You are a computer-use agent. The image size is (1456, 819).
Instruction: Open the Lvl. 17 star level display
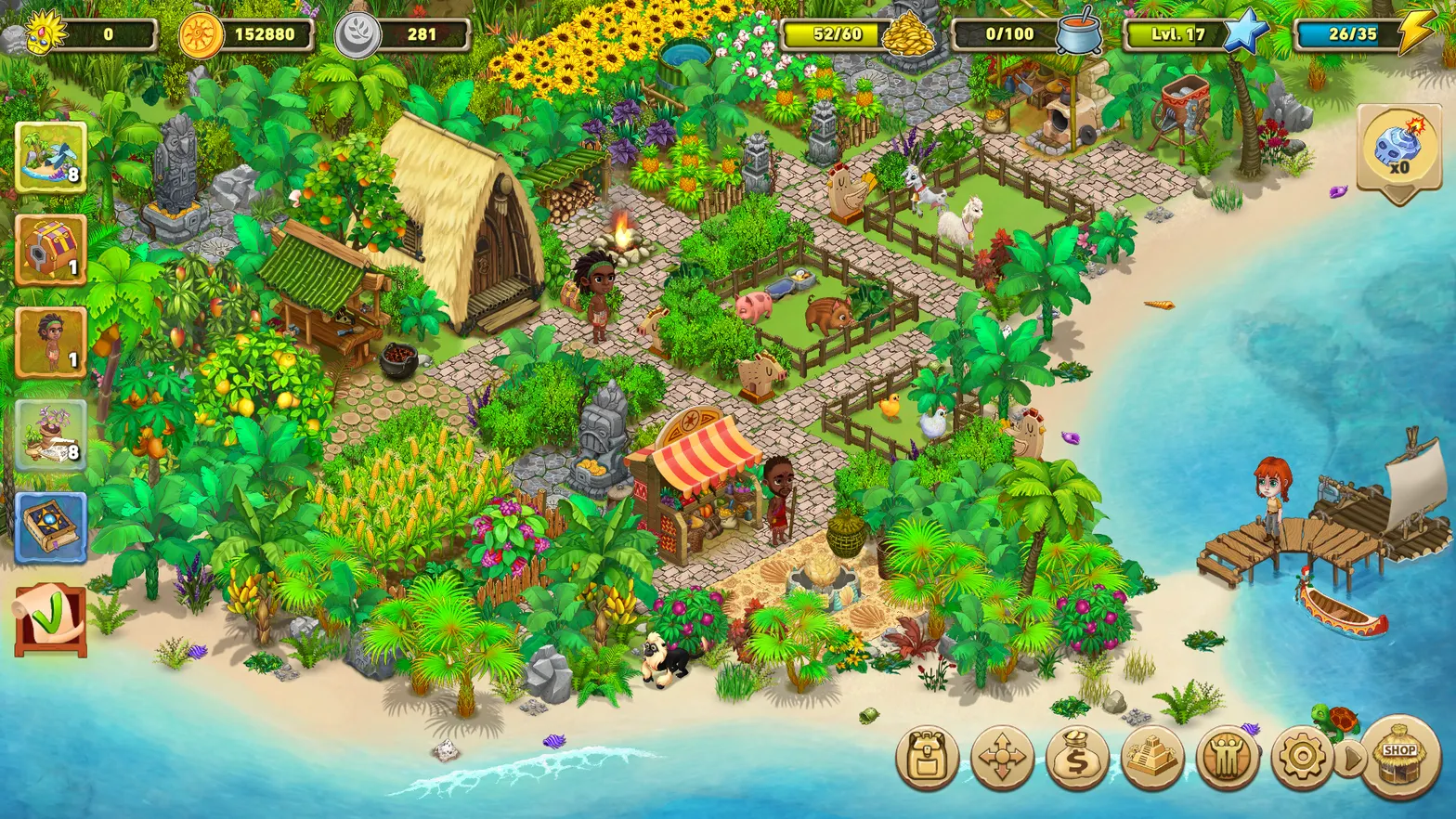(x=1176, y=34)
